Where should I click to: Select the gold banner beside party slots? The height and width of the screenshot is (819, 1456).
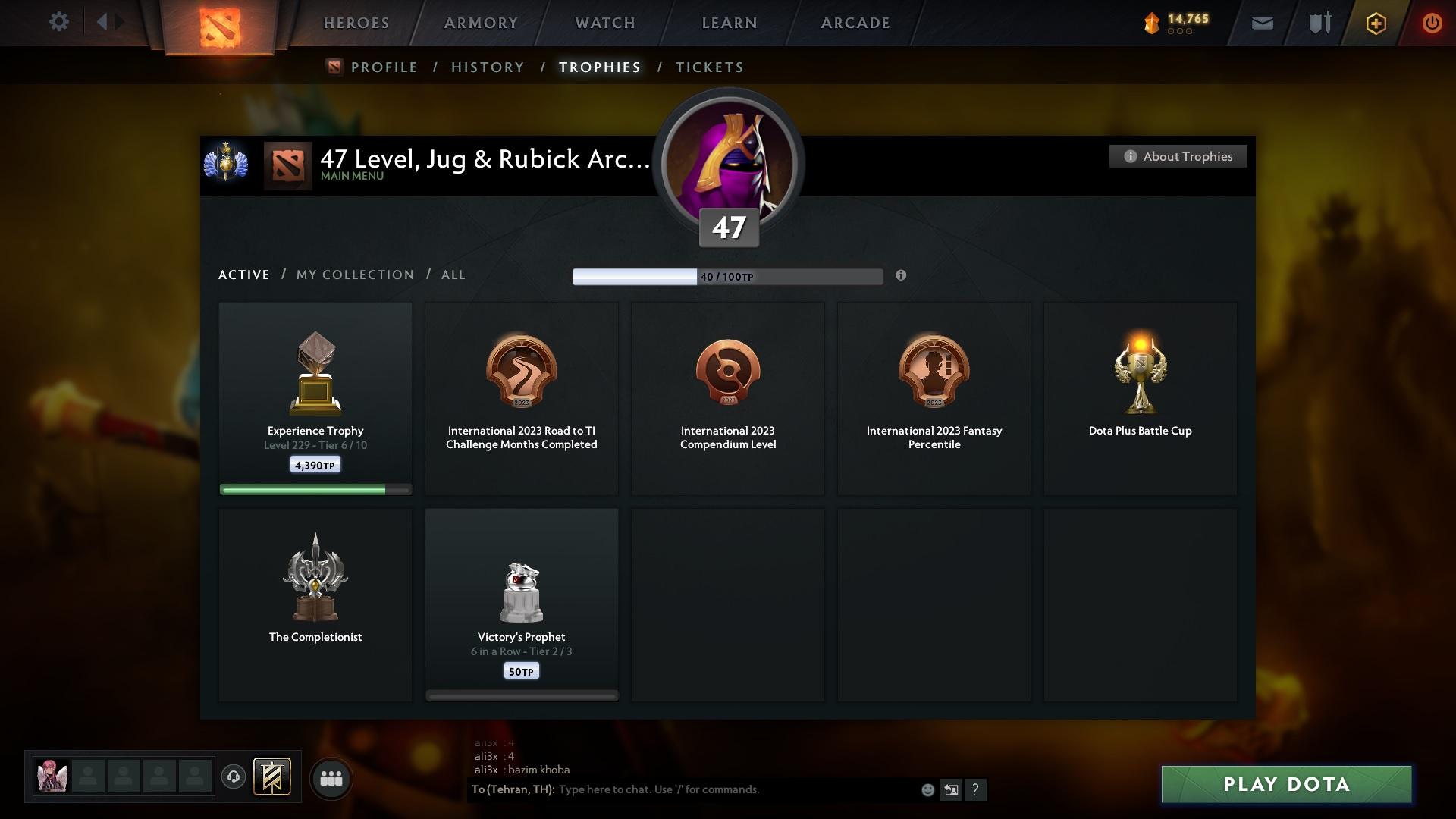point(273,777)
